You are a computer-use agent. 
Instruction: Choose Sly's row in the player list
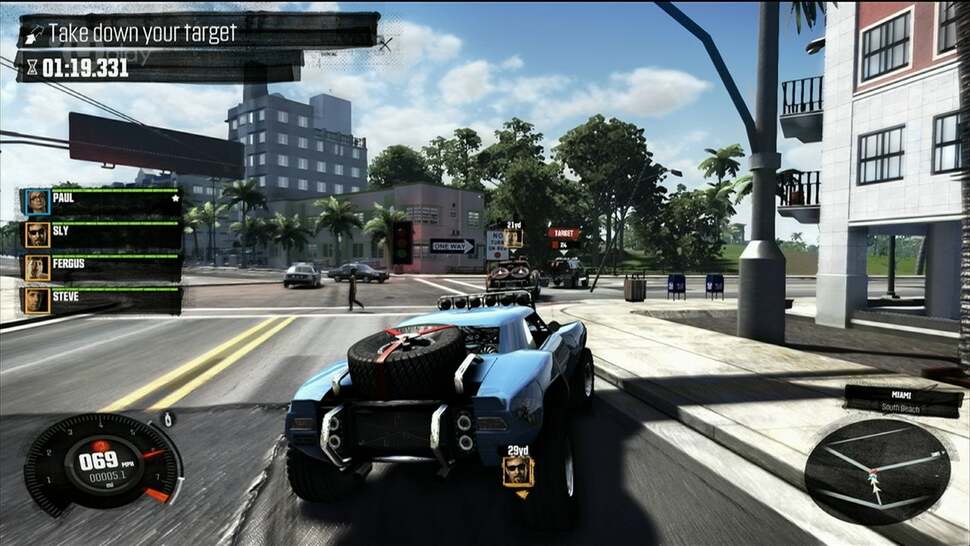coord(100,235)
